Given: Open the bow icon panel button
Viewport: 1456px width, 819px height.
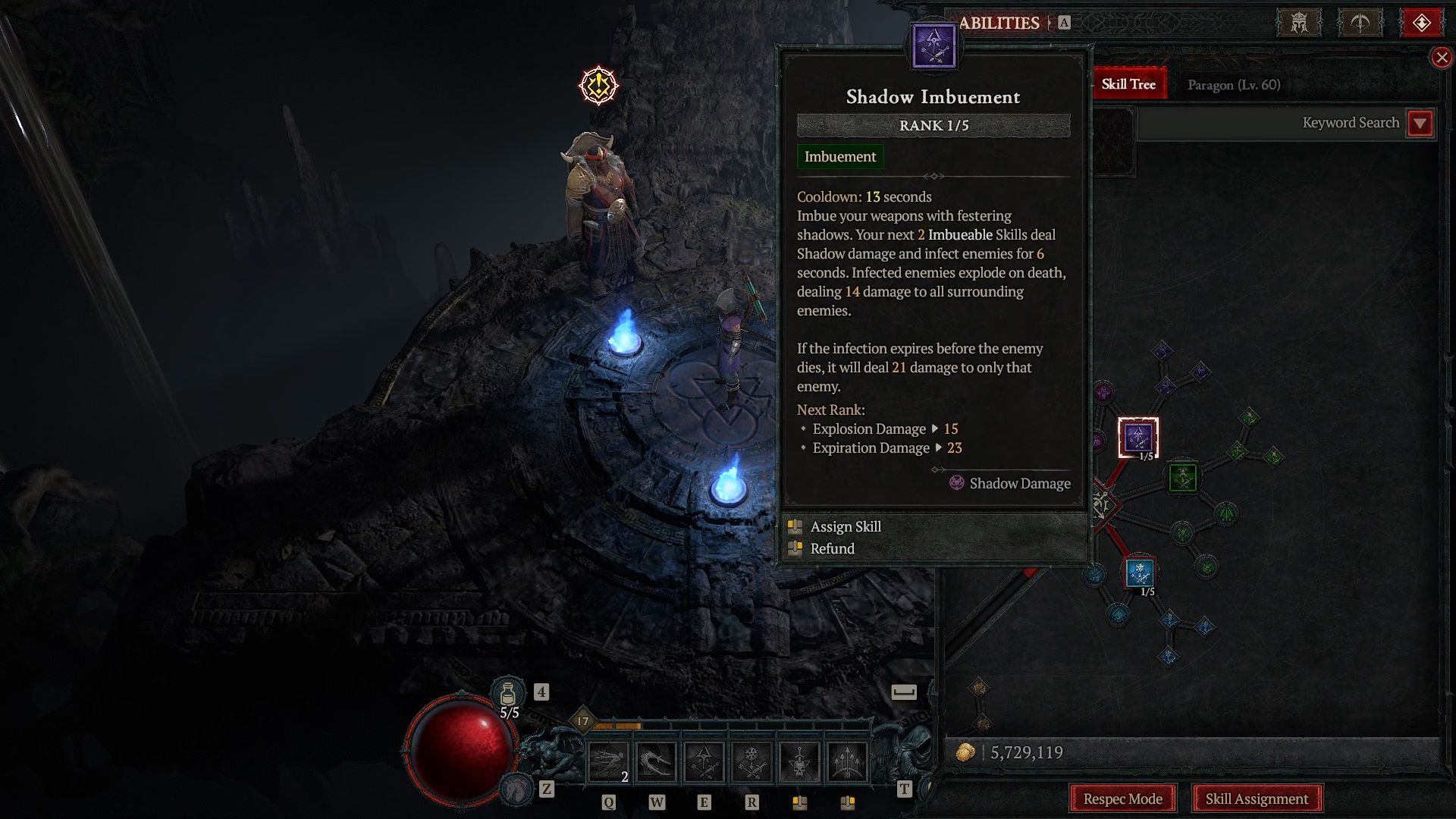Looking at the screenshot, I should (1360, 23).
